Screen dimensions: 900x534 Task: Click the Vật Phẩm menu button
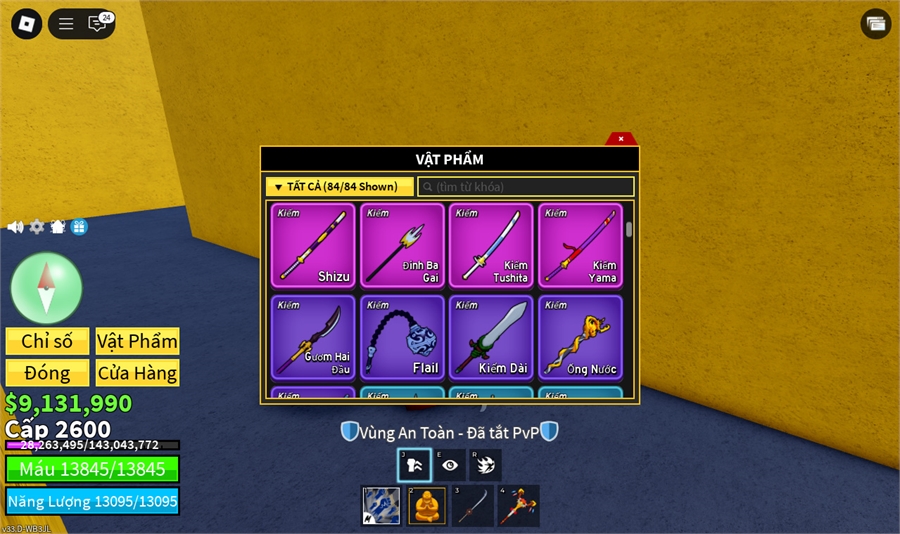tap(137, 341)
